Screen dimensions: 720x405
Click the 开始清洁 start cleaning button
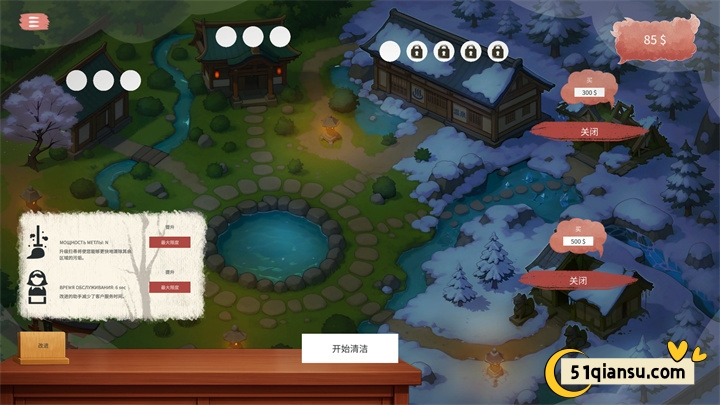350,349
